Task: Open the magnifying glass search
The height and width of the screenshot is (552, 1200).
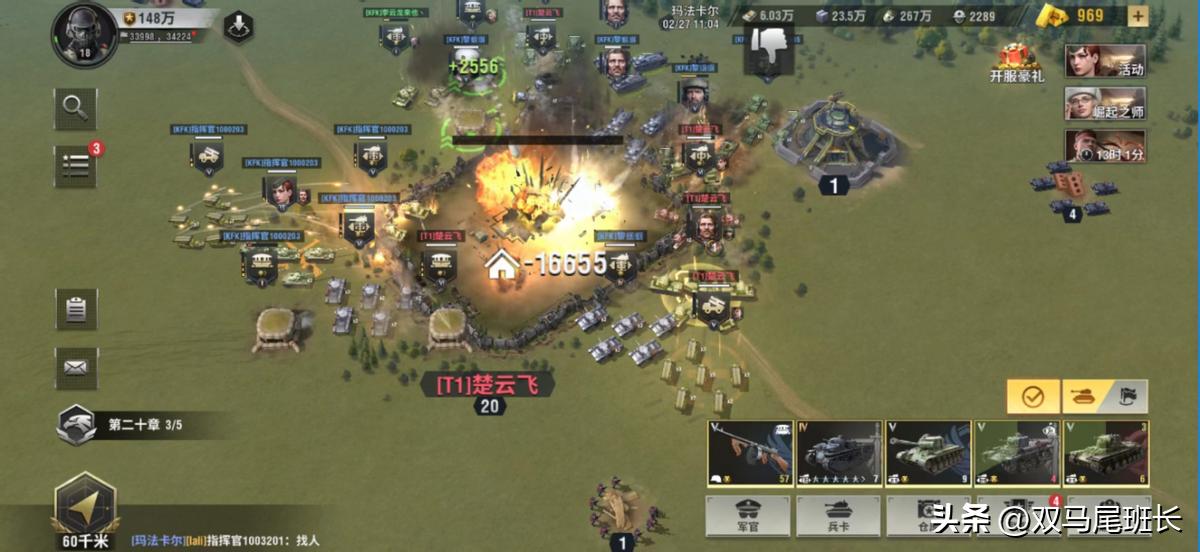Action: click(x=75, y=107)
